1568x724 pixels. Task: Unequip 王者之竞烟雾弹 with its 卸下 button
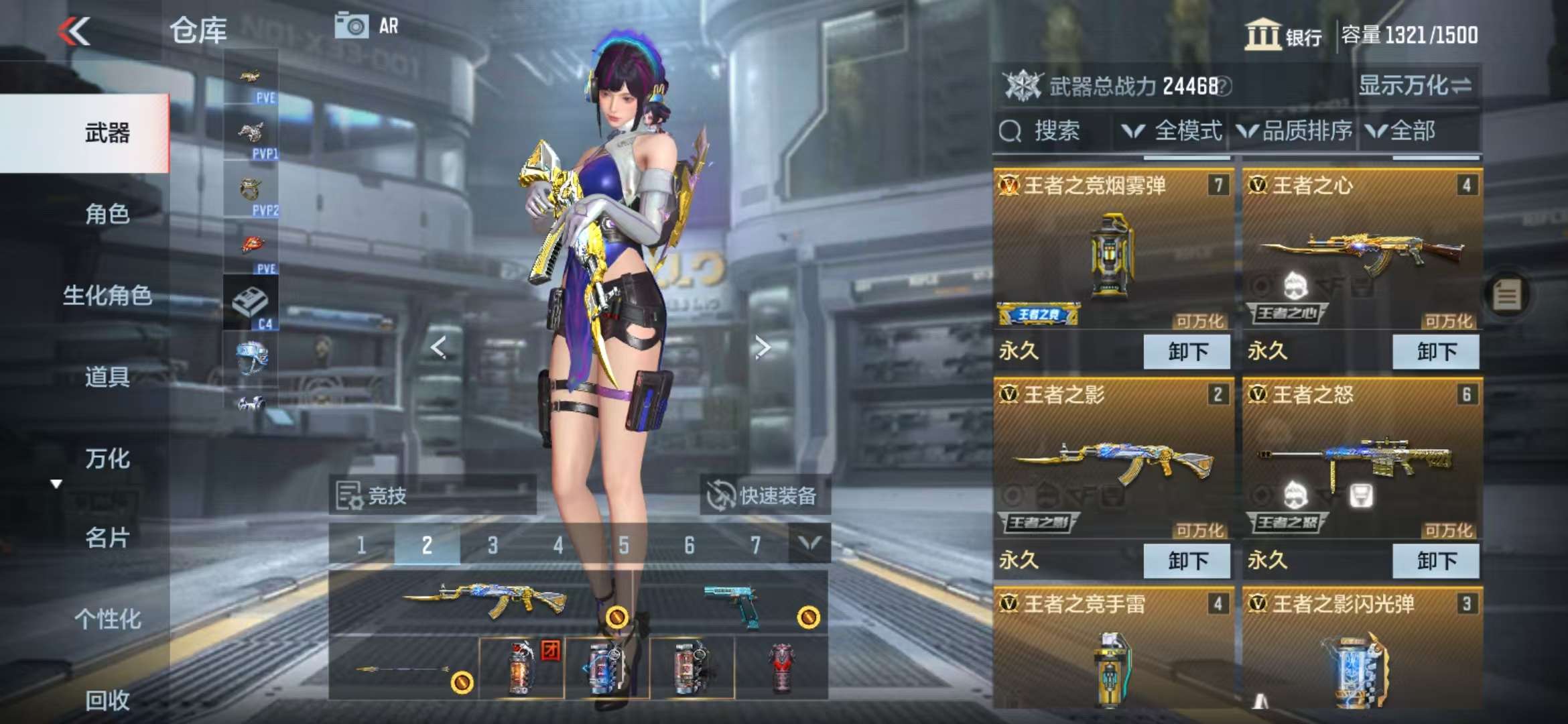tap(1187, 352)
